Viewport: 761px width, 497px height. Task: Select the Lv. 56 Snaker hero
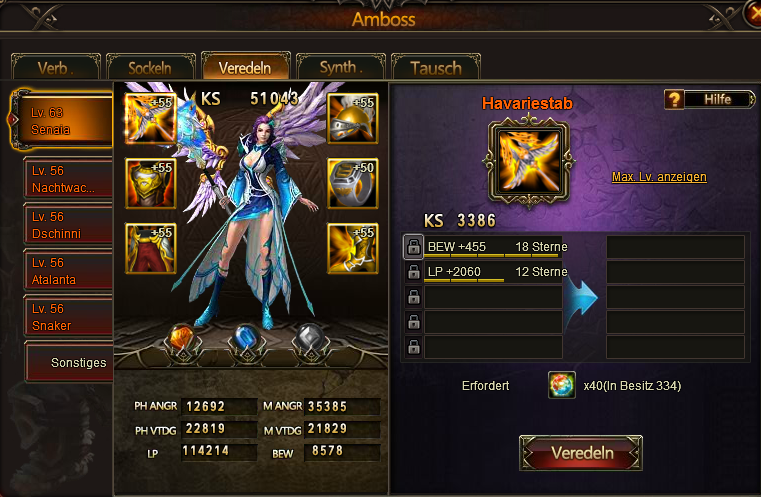coord(68,317)
